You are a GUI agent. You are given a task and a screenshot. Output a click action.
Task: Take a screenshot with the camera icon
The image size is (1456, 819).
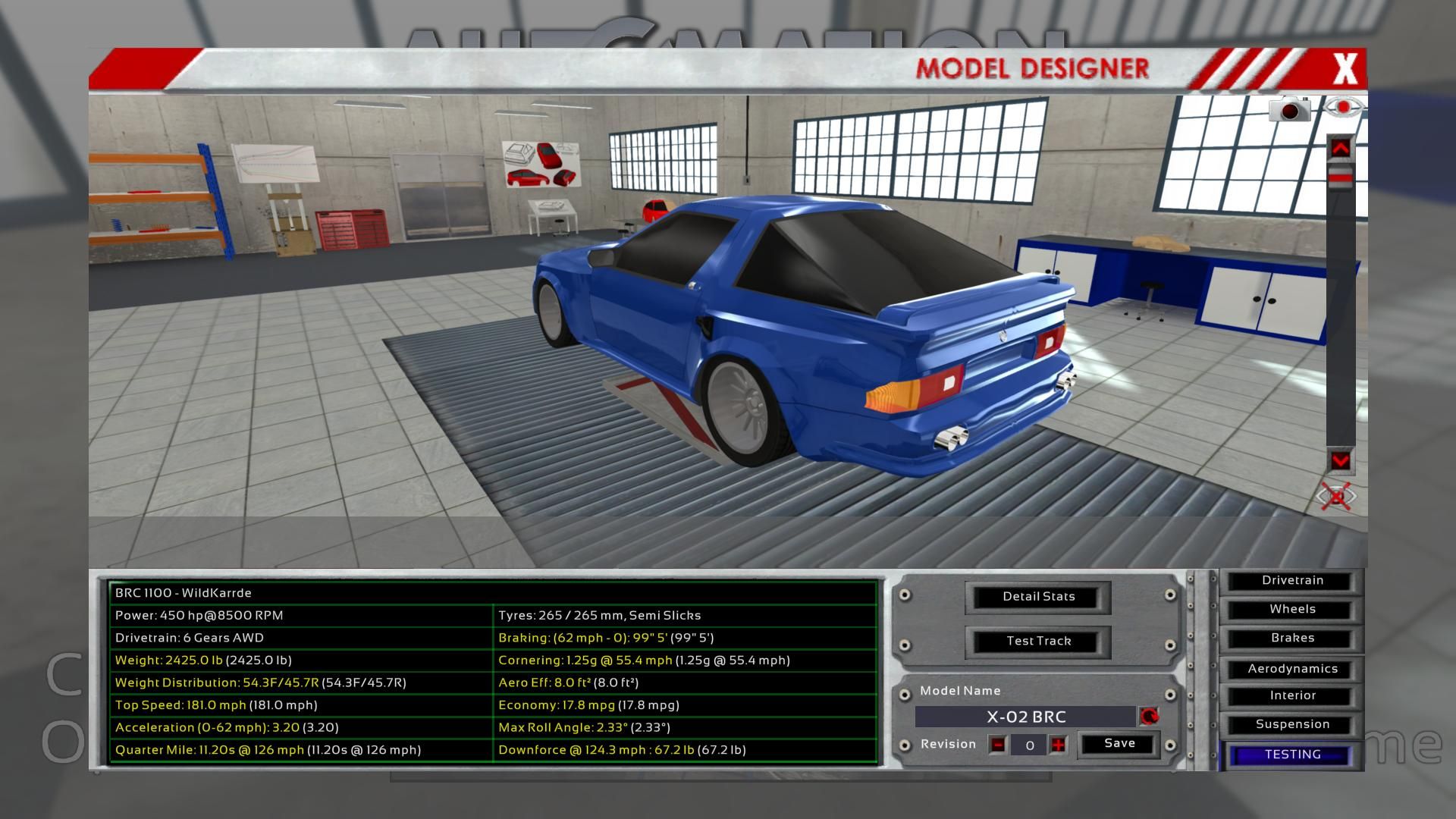tap(1289, 110)
